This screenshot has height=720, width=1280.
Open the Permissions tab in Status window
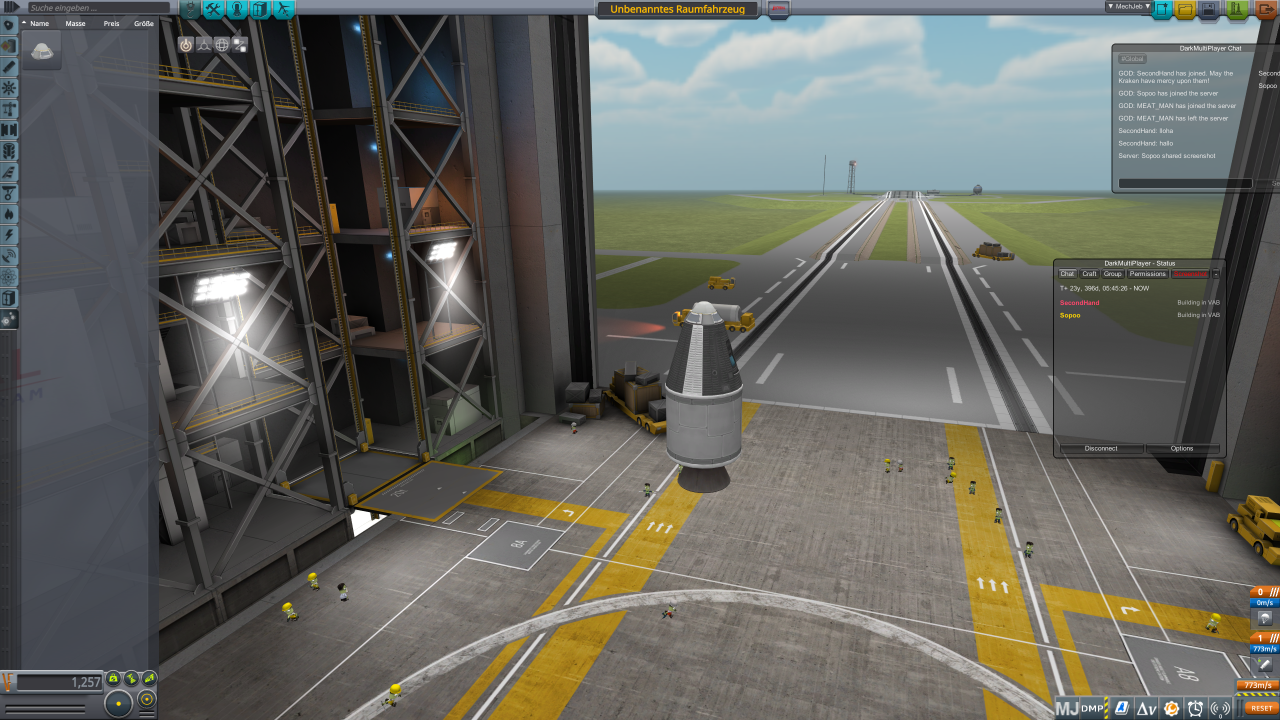[1147, 274]
